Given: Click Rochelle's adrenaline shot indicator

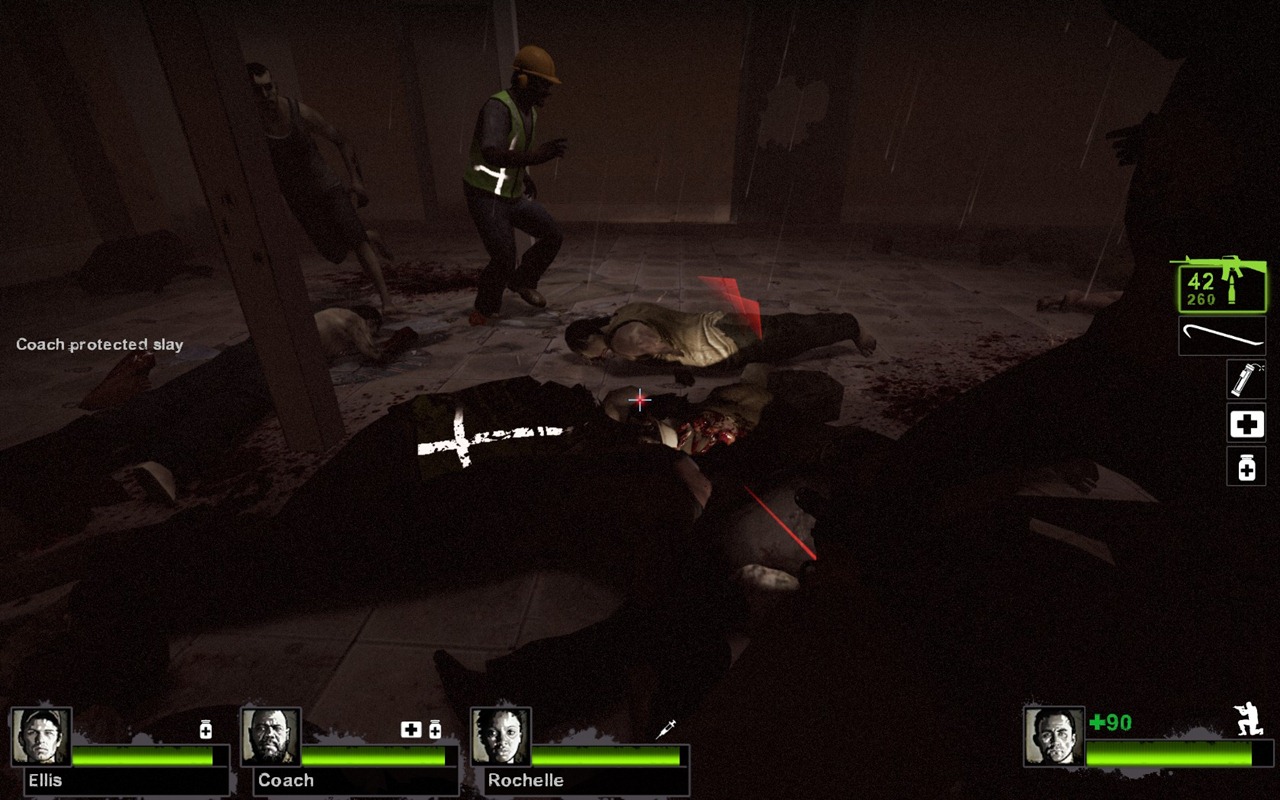Looking at the screenshot, I should [x=666, y=730].
